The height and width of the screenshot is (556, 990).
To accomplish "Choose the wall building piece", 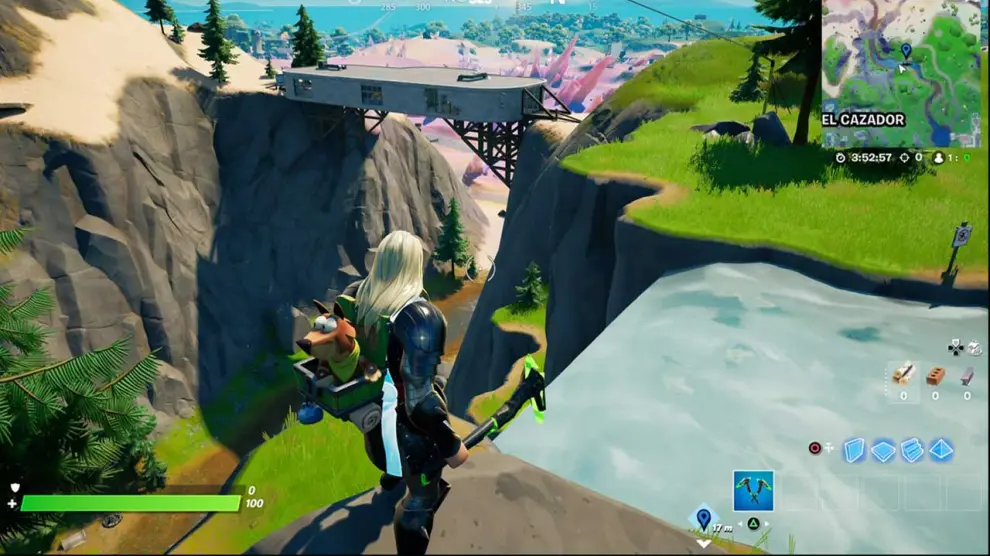I will pyautogui.click(x=854, y=450).
